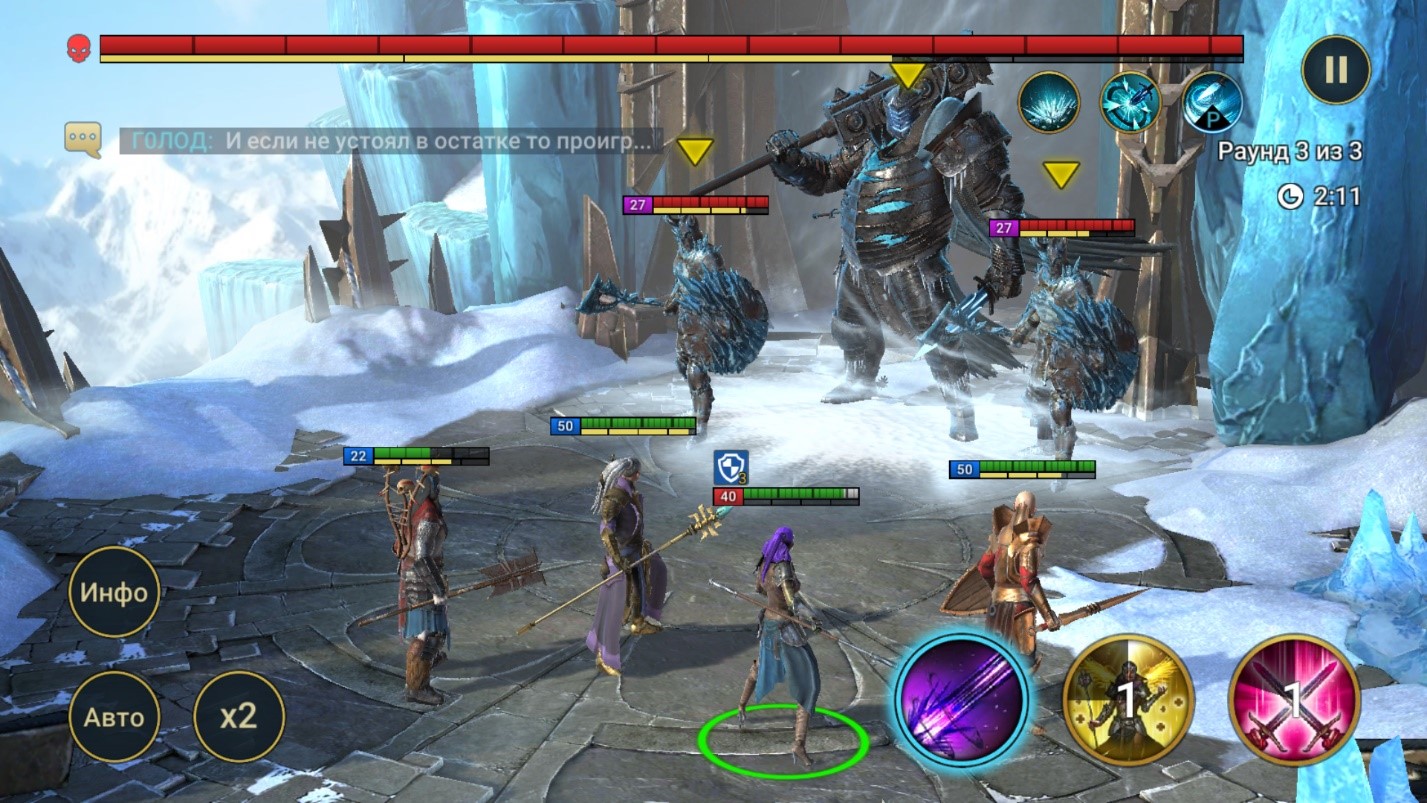Select the golden winged warrior skill
The height and width of the screenshot is (803, 1427).
(1127, 700)
